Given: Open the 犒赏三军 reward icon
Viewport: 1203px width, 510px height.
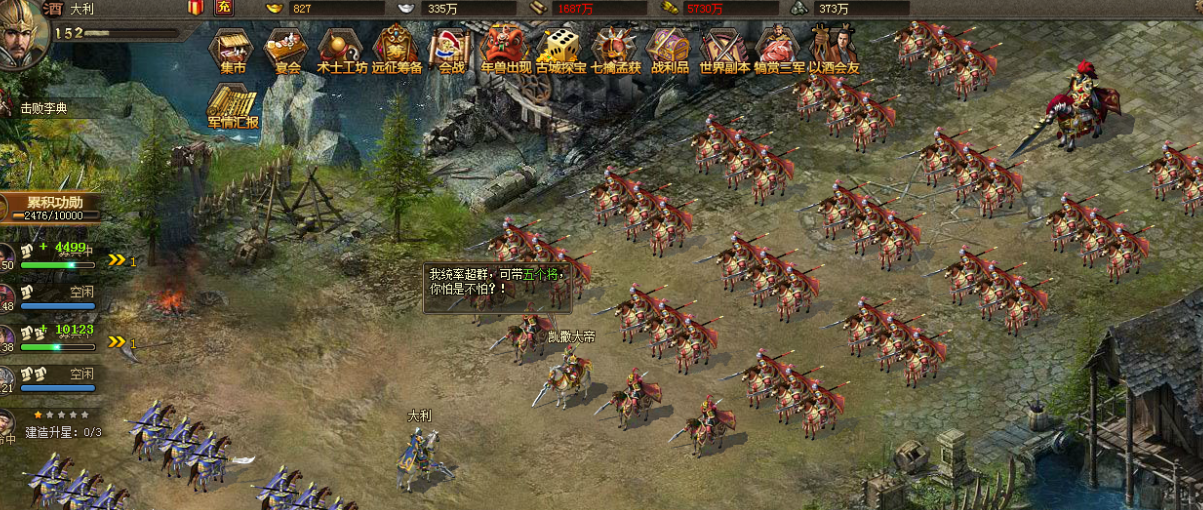Looking at the screenshot, I should [778, 47].
